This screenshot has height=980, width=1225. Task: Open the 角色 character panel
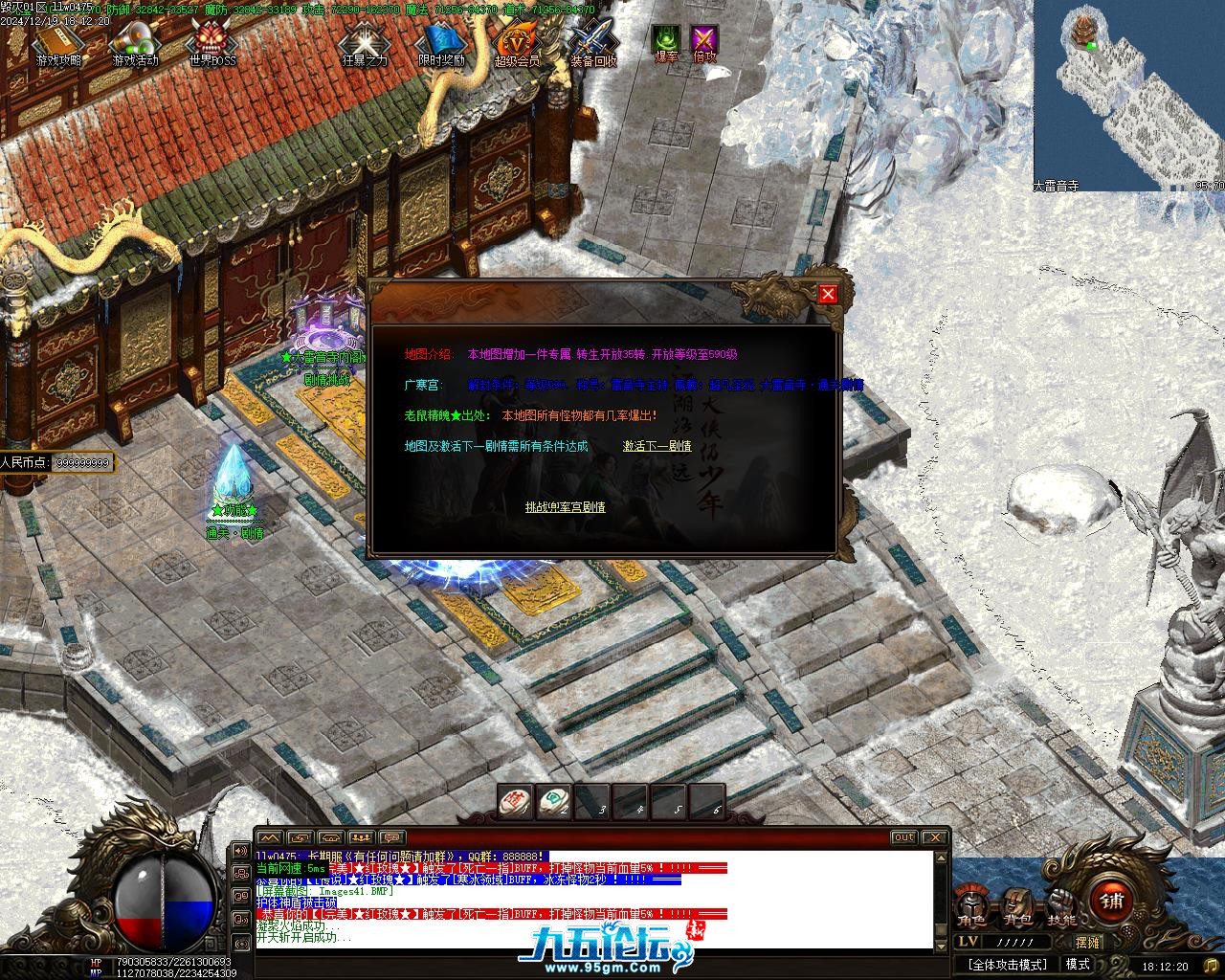pyautogui.click(x=972, y=903)
